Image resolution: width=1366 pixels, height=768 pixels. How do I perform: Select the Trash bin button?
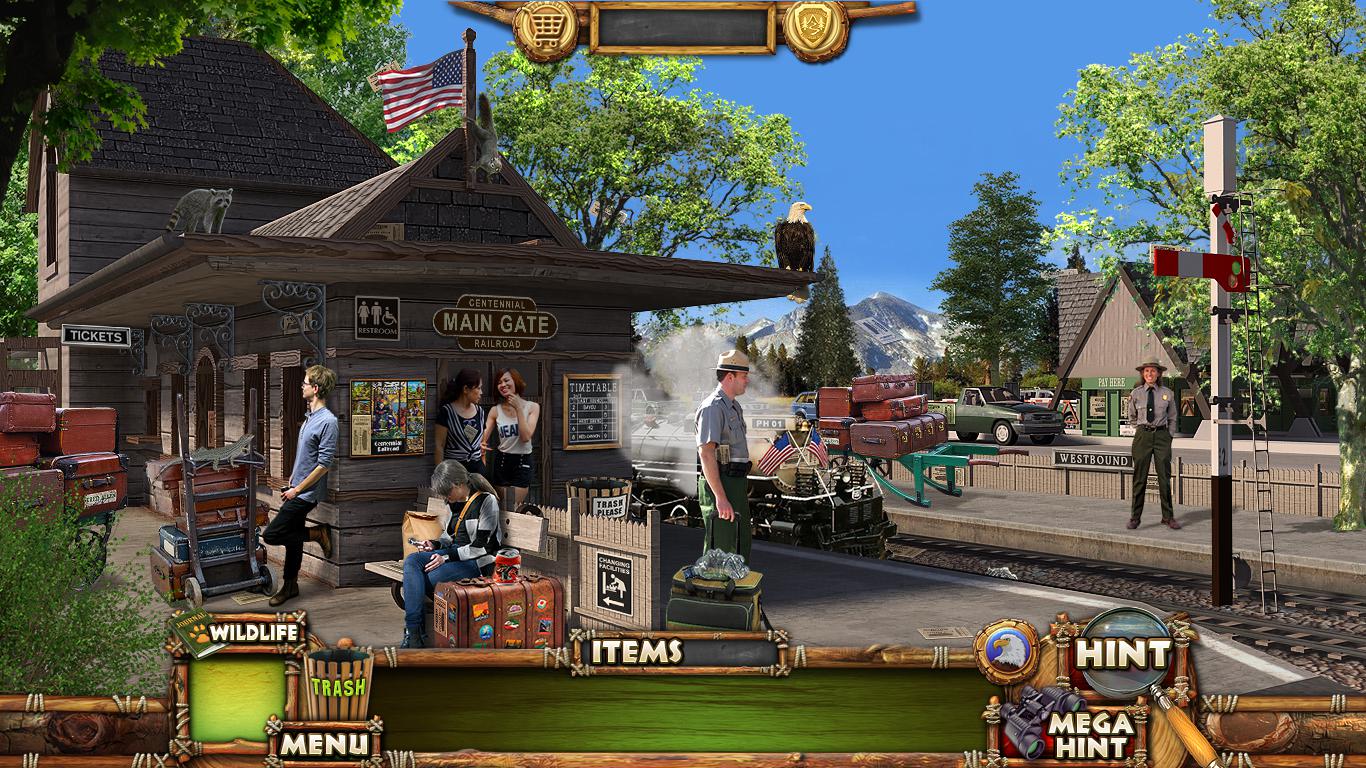point(338,684)
